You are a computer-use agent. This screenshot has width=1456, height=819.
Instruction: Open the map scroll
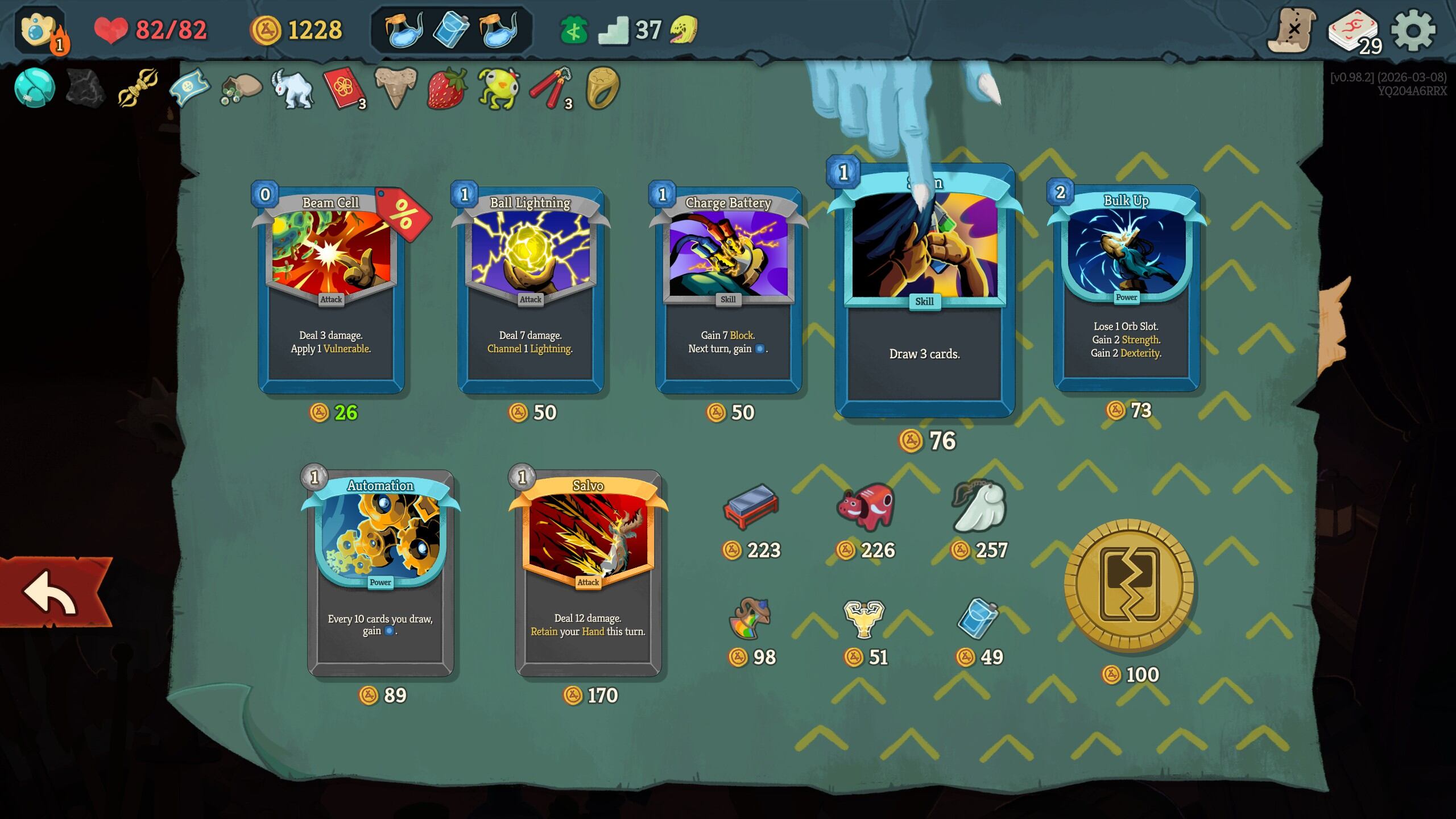coord(1292,30)
